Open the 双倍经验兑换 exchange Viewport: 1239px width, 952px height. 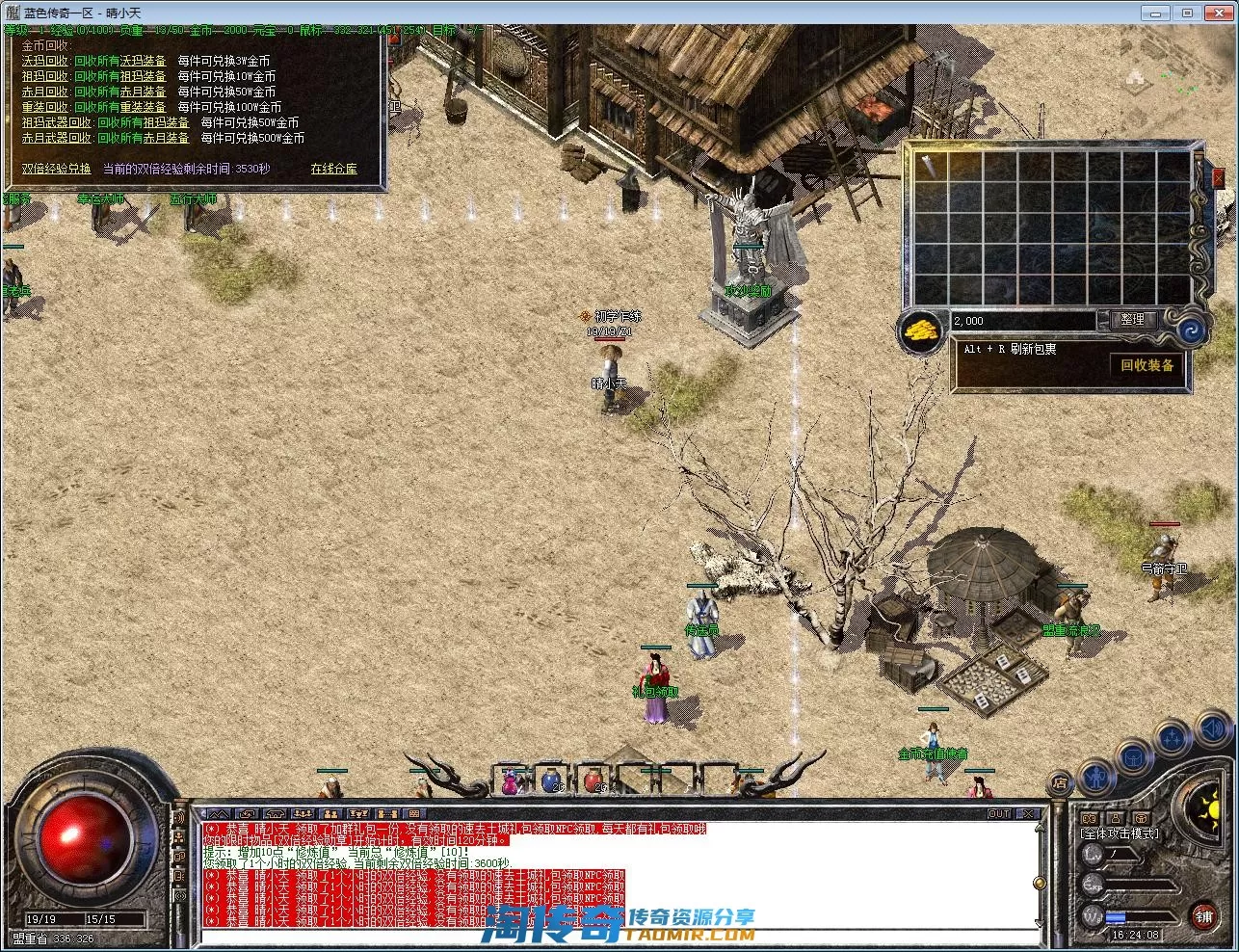[x=56, y=169]
